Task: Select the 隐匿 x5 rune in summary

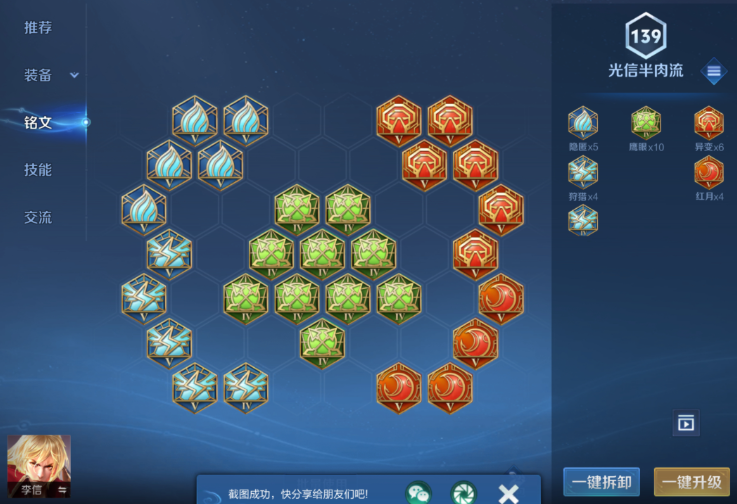Action: (x=583, y=122)
